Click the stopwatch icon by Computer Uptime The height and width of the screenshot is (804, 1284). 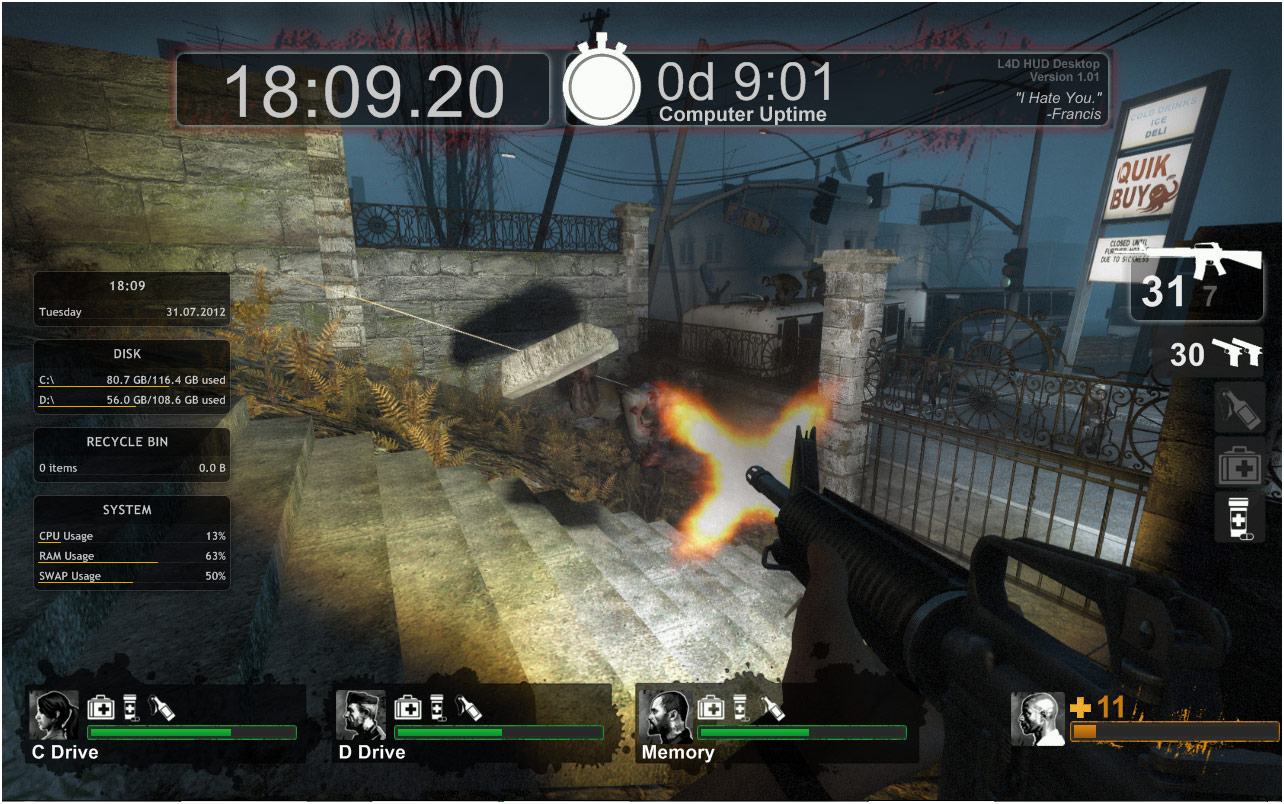coord(601,84)
